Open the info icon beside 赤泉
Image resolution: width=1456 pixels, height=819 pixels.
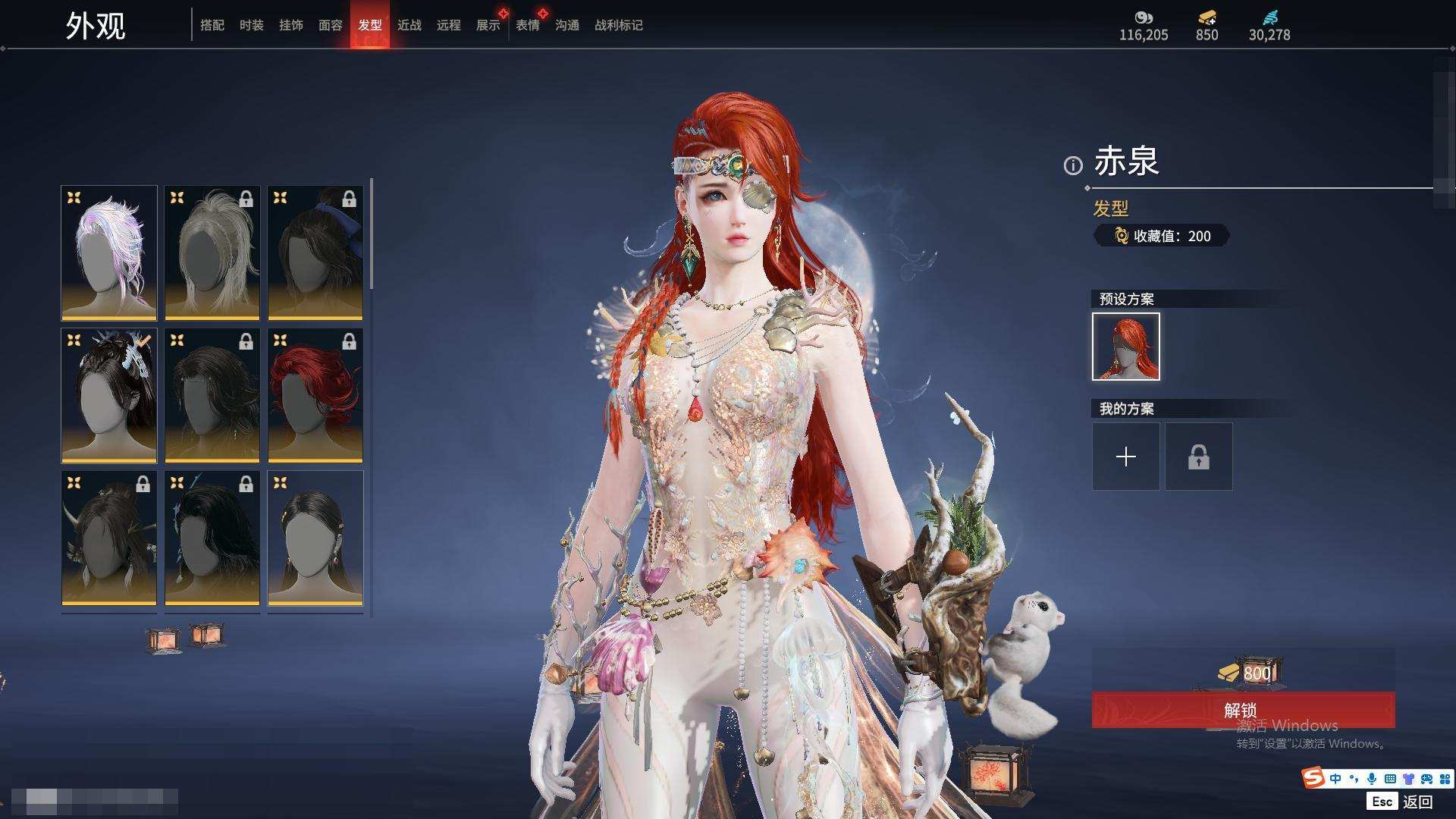tap(1073, 165)
